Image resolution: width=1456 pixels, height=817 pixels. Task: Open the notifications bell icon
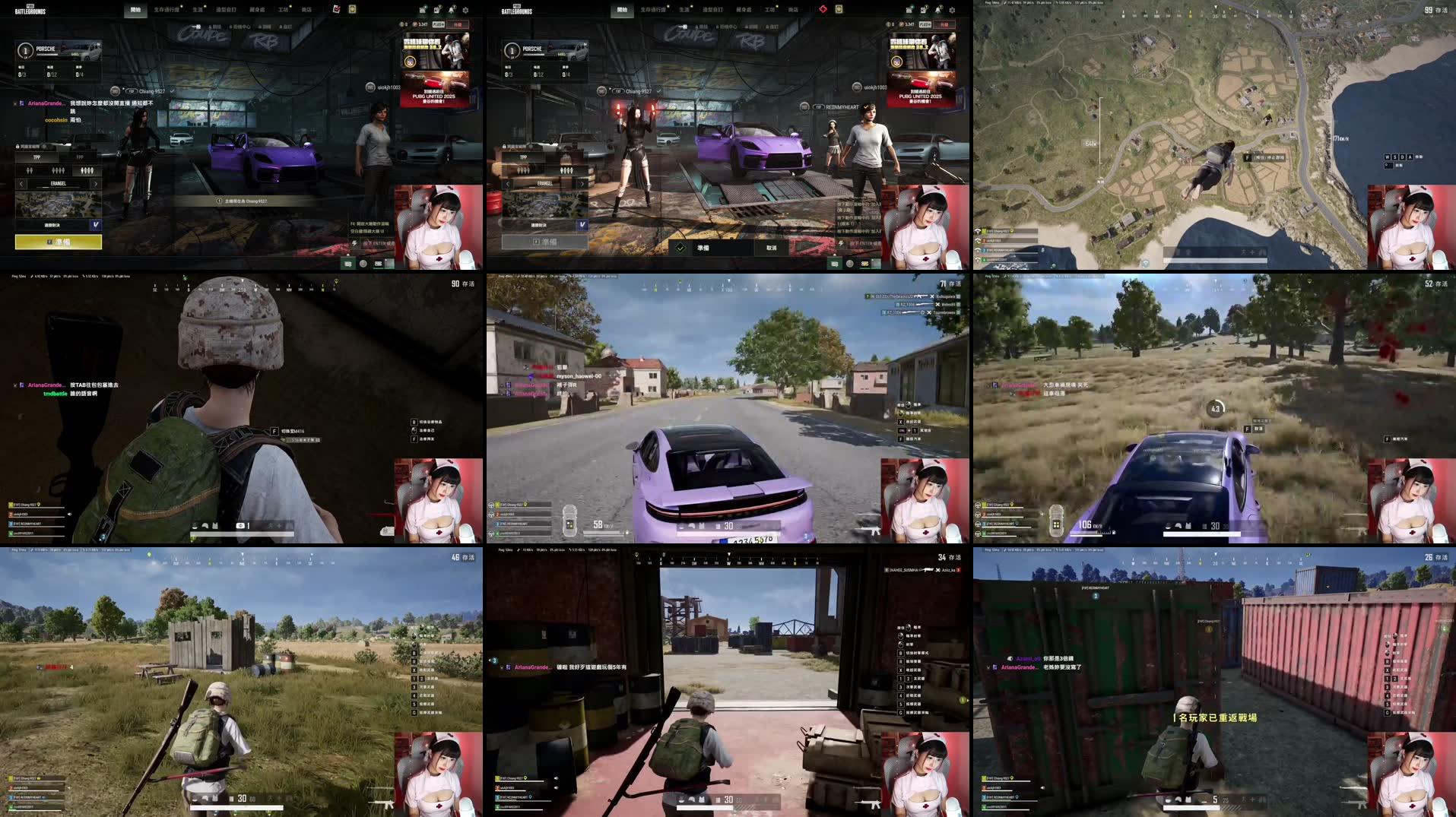tap(450, 10)
